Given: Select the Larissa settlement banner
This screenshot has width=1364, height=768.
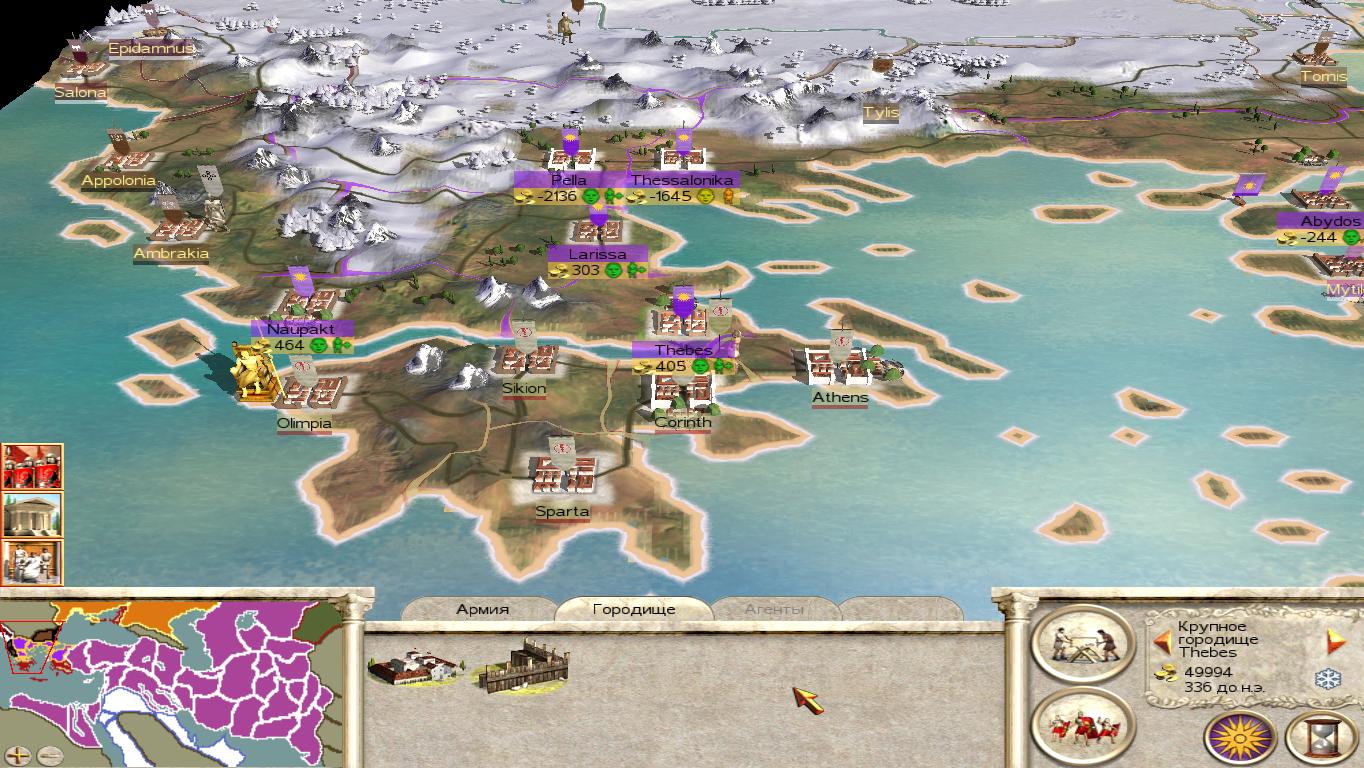Looking at the screenshot, I should tap(597, 254).
